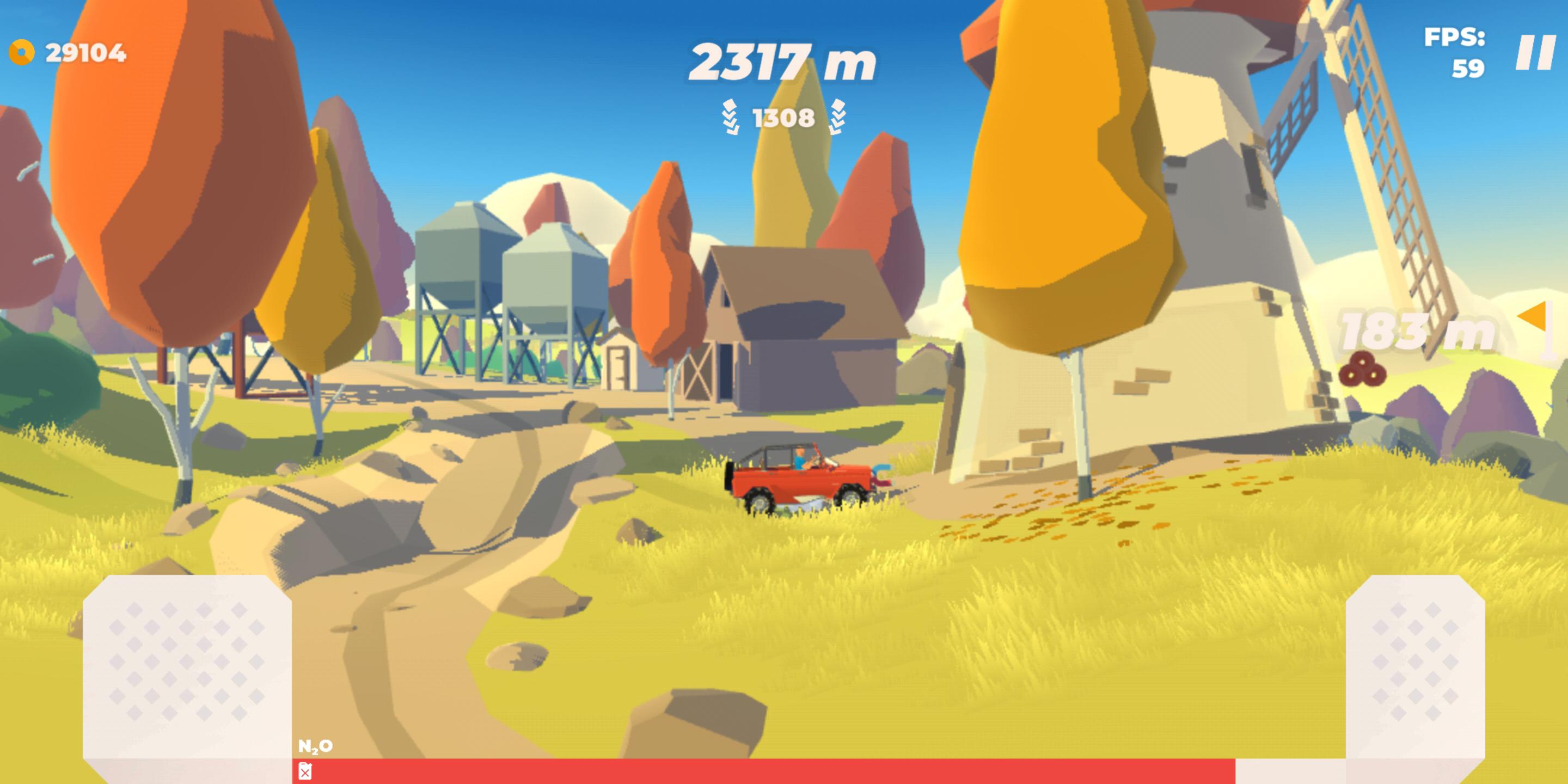Tap the 2317 m distance counter
The height and width of the screenshot is (784, 1568).
(784, 63)
